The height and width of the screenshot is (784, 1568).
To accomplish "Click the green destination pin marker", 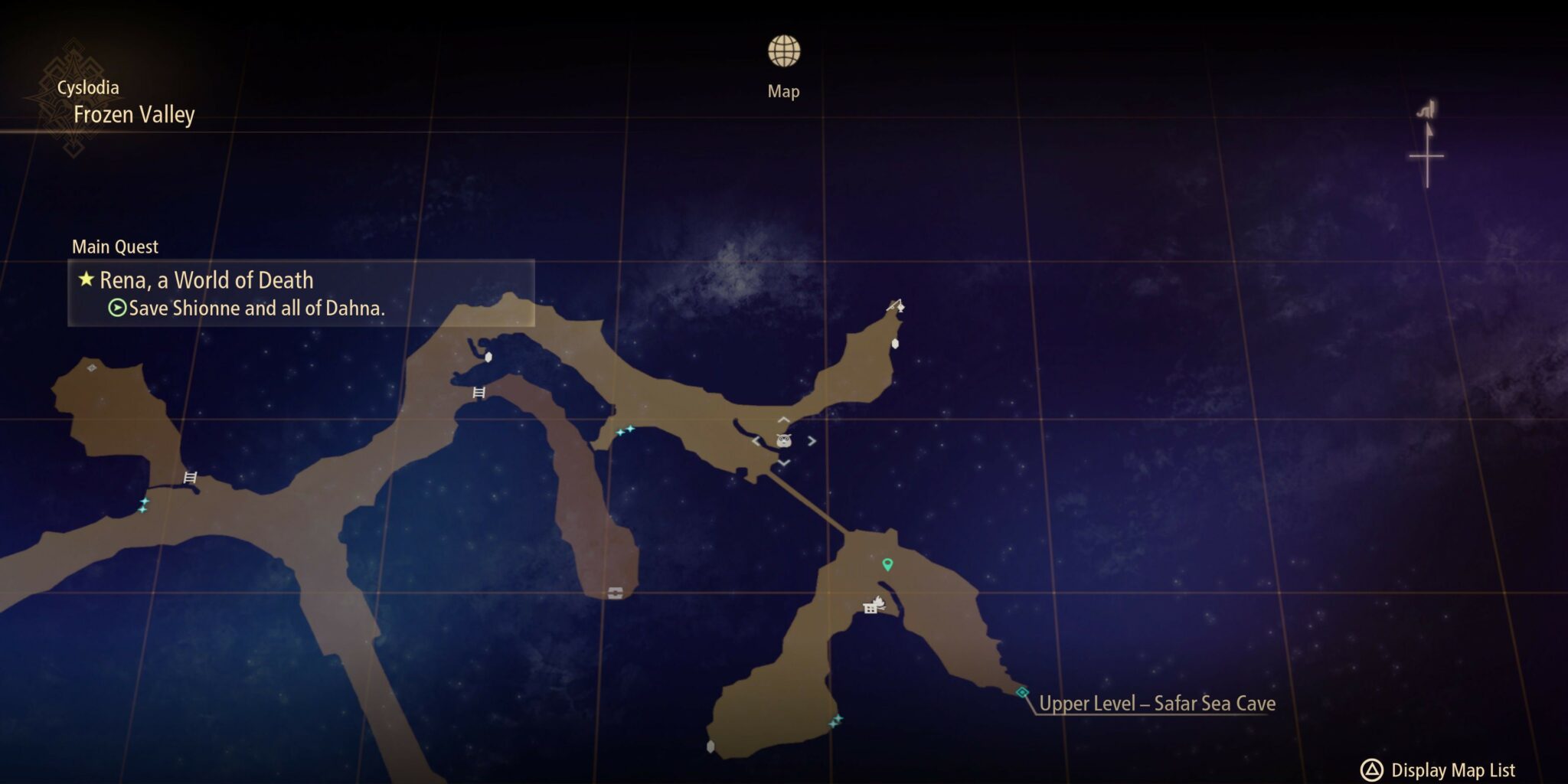I will coord(887,565).
